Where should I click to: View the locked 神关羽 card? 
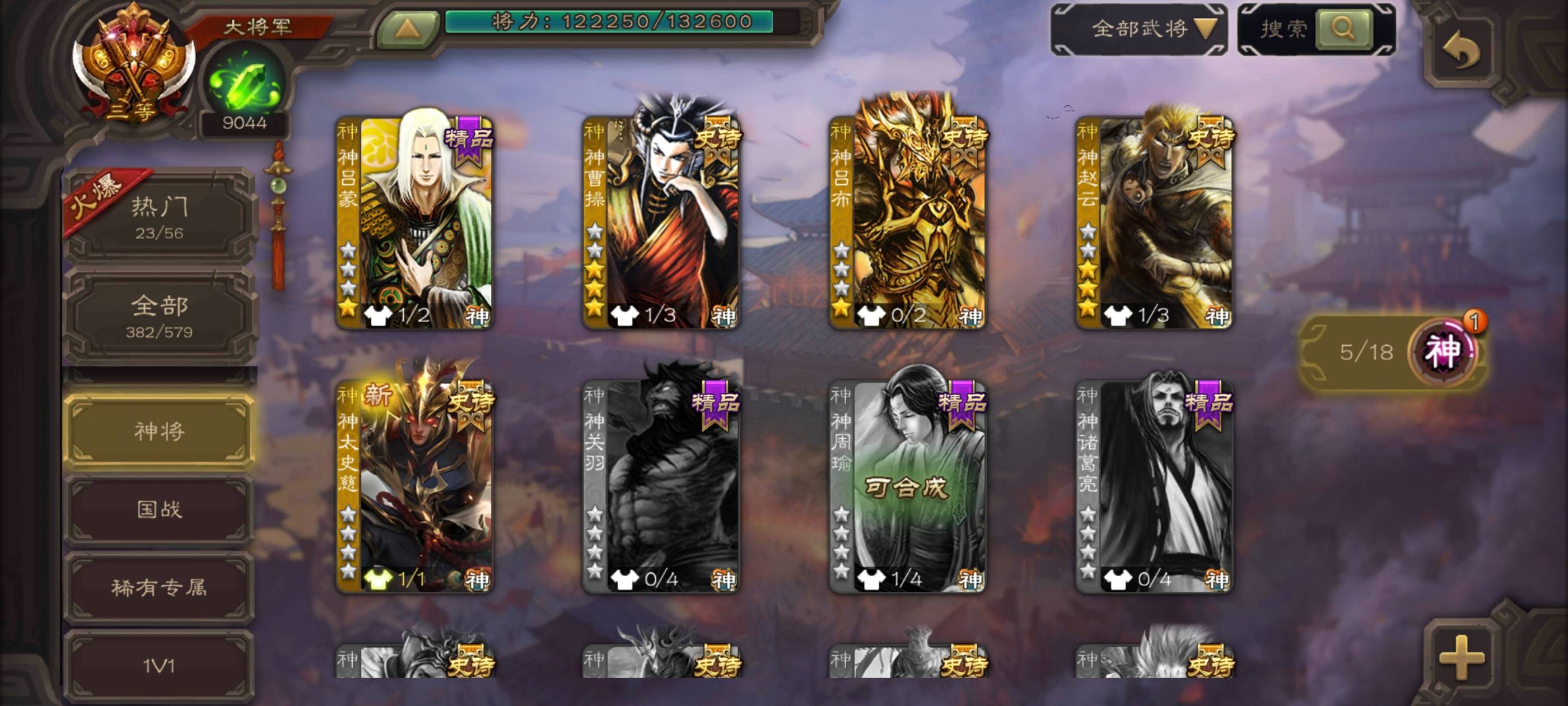[661, 487]
